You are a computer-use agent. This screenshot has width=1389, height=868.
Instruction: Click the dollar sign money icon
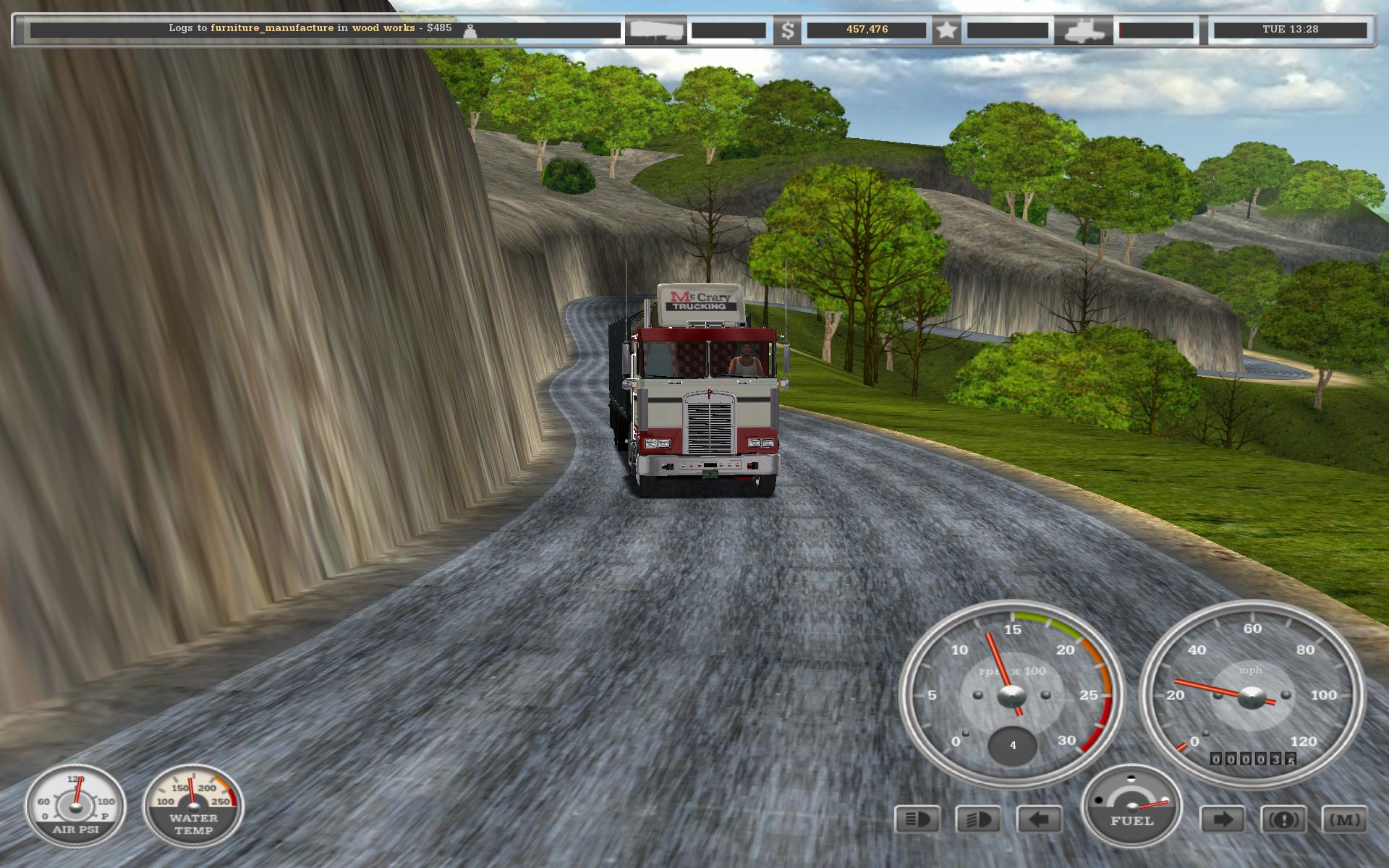pos(788,30)
